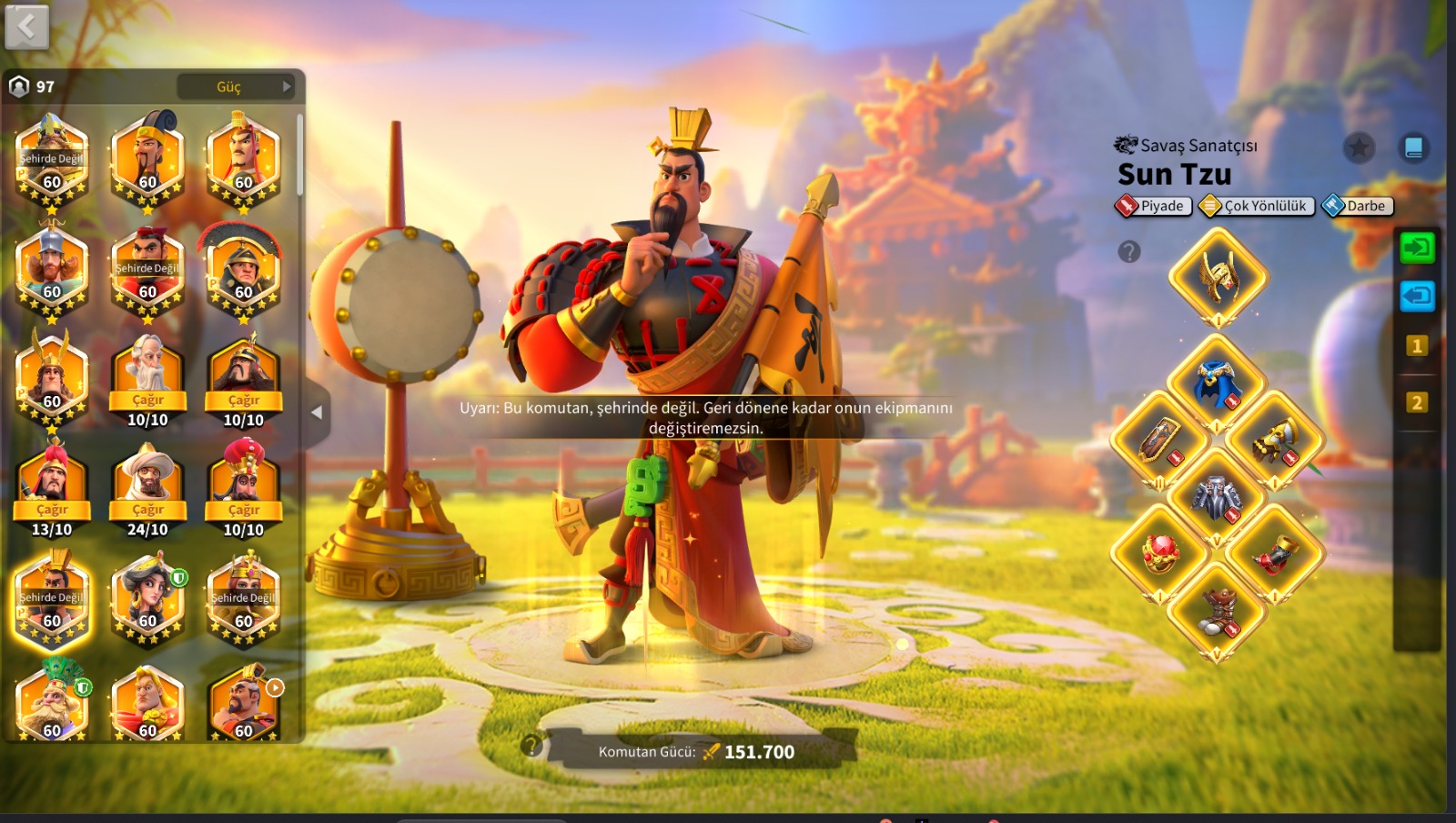Click the blue unequip arrow button
This screenshot has width=1456, height=823.
[x=1417, y=296]
